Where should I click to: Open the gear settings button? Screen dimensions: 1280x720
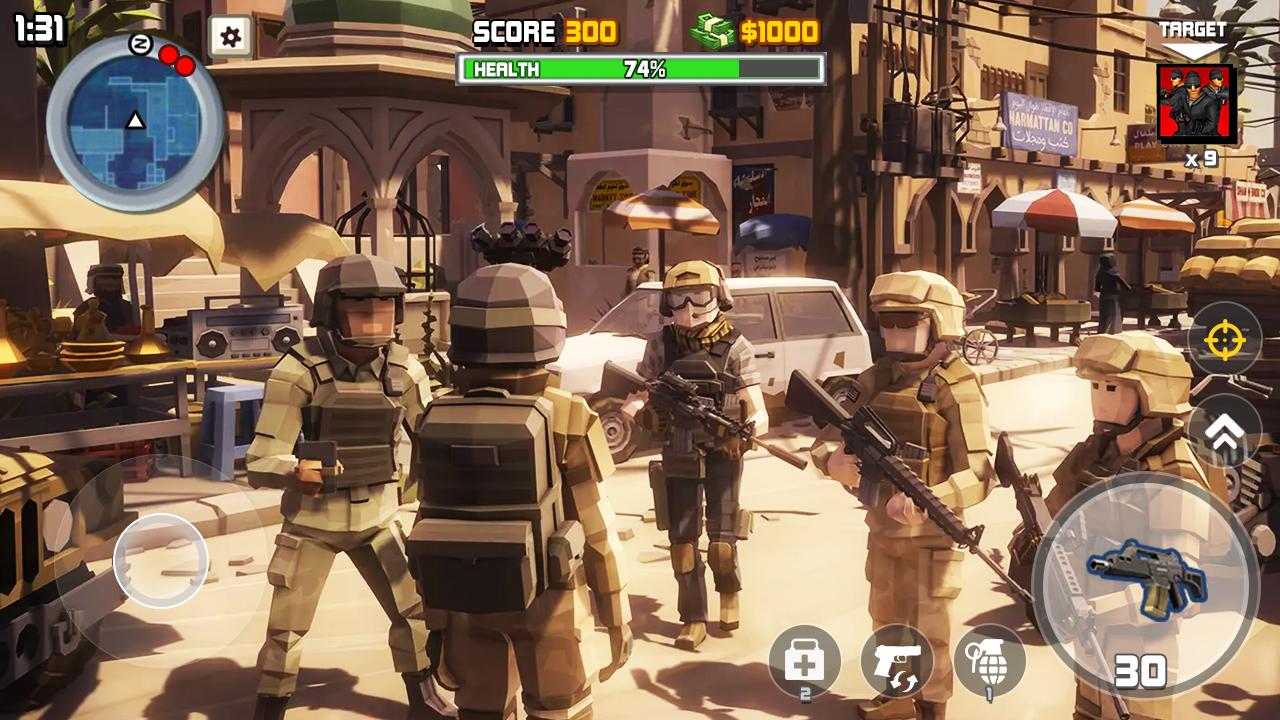(230, 38)
